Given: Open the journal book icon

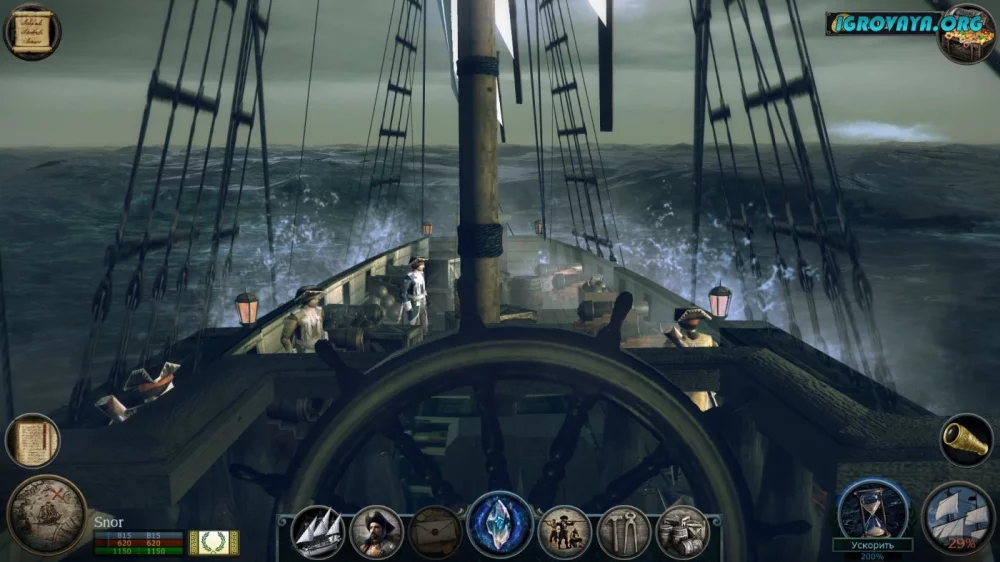Looking at the screenshot, I should pyautogui.click(x=32, y=441).
